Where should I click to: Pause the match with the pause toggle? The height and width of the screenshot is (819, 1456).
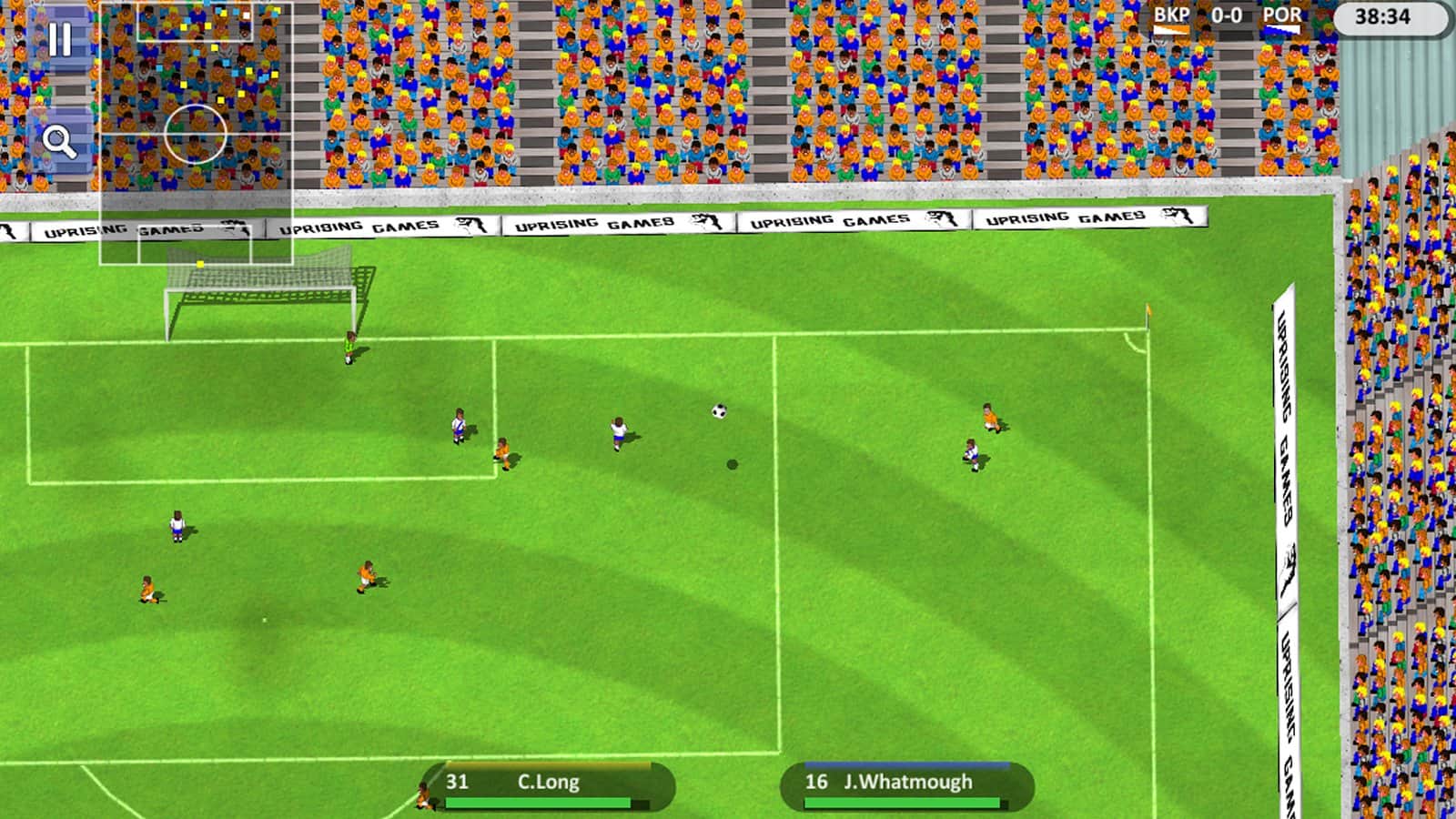pyautogui.click(x=60, y=36)
